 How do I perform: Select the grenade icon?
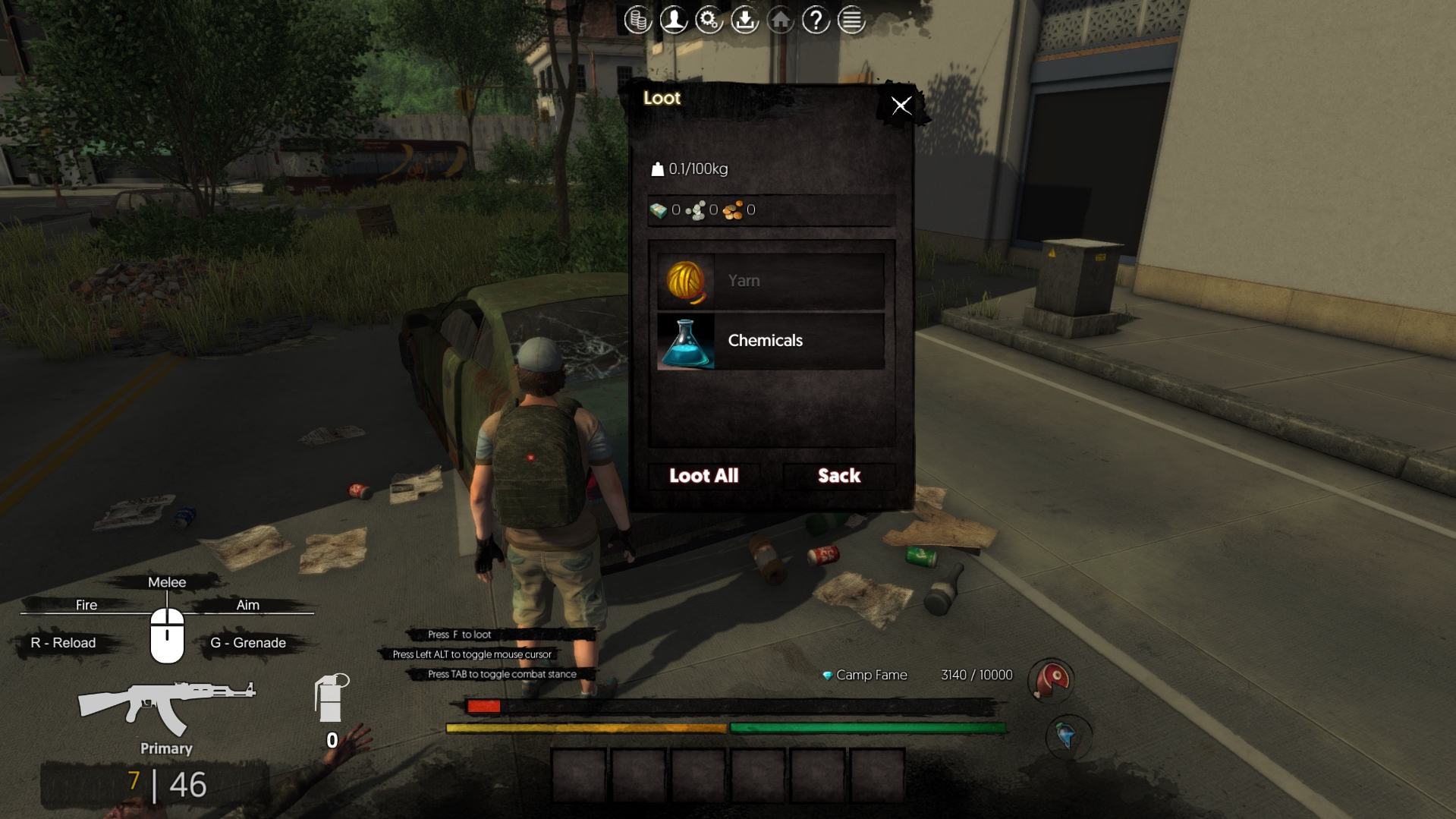coord(331,698)
